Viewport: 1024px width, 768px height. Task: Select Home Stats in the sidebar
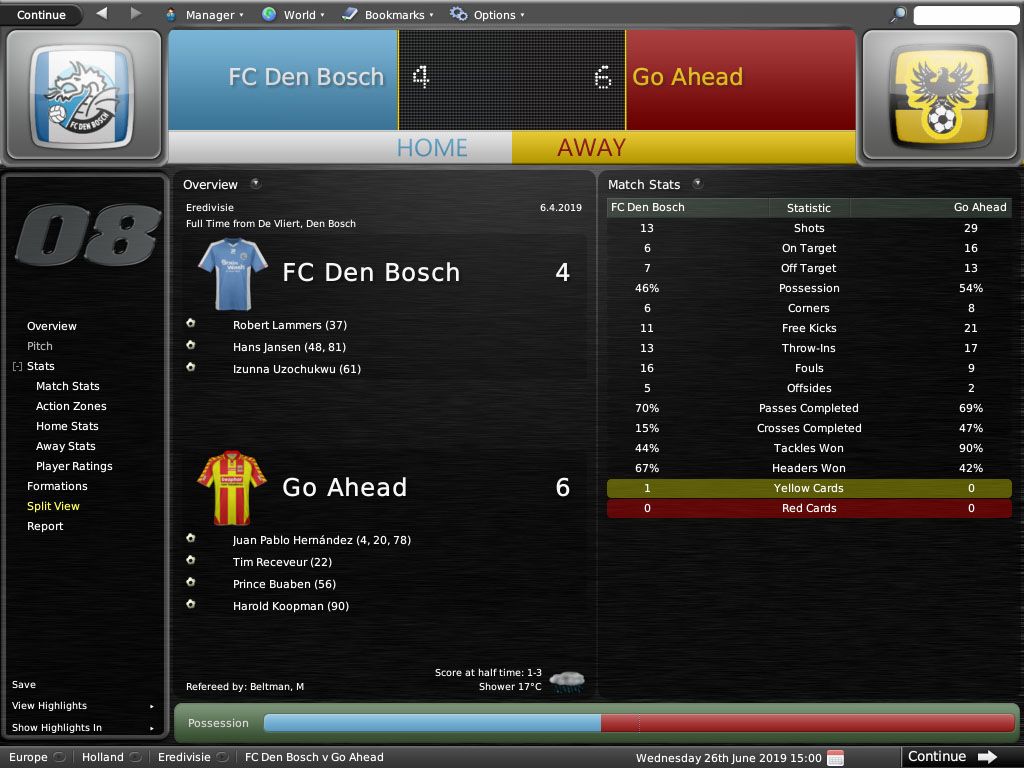[x=67, y=426]
